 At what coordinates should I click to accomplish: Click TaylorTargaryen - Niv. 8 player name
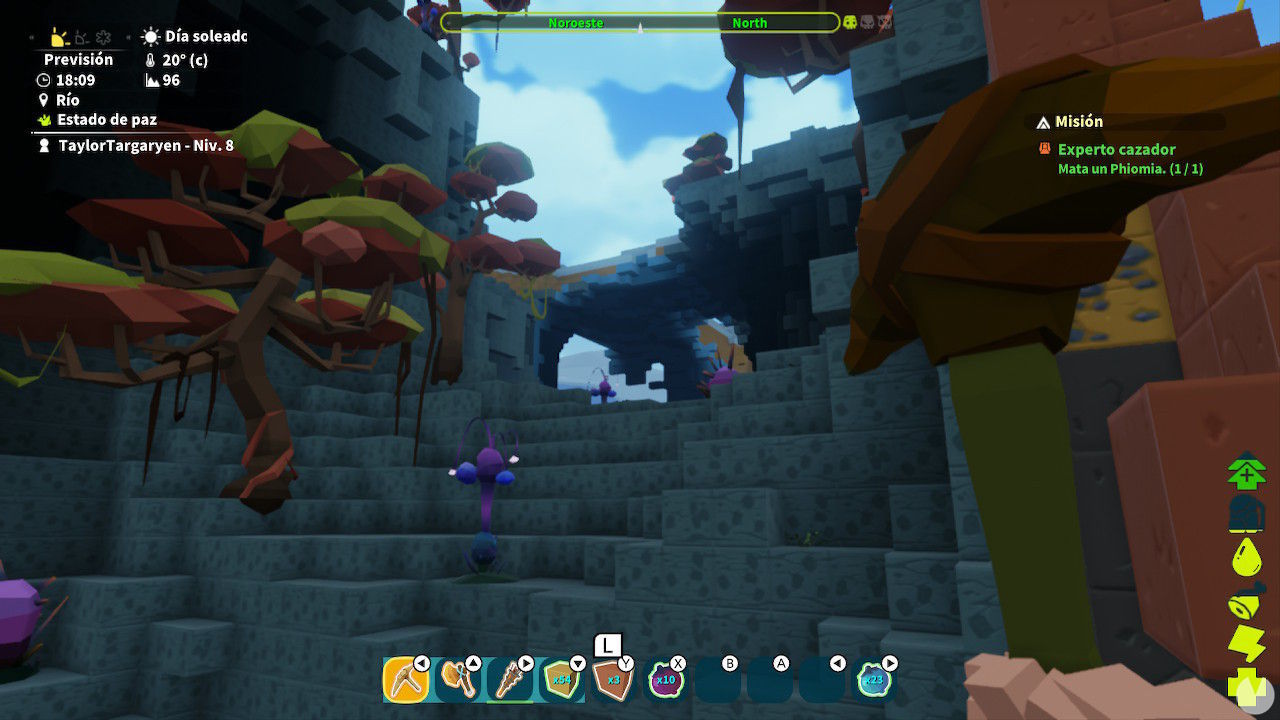point(115,144)
